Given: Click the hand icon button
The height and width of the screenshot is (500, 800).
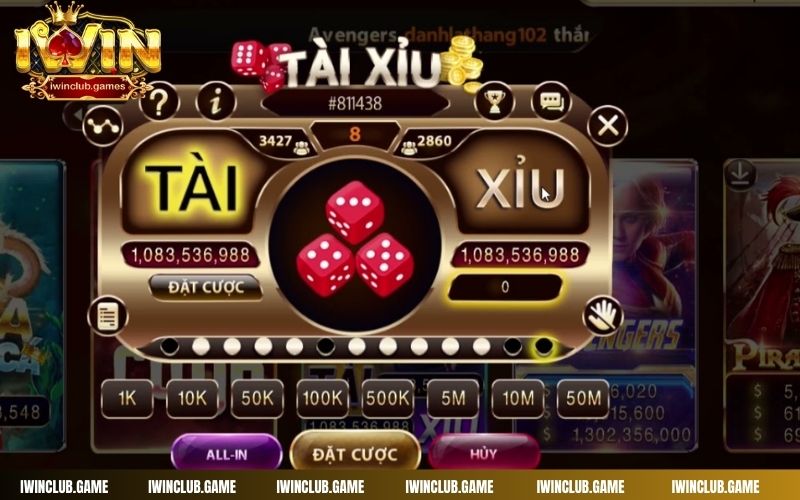Looking at the screenshot, I should (602, 316).
